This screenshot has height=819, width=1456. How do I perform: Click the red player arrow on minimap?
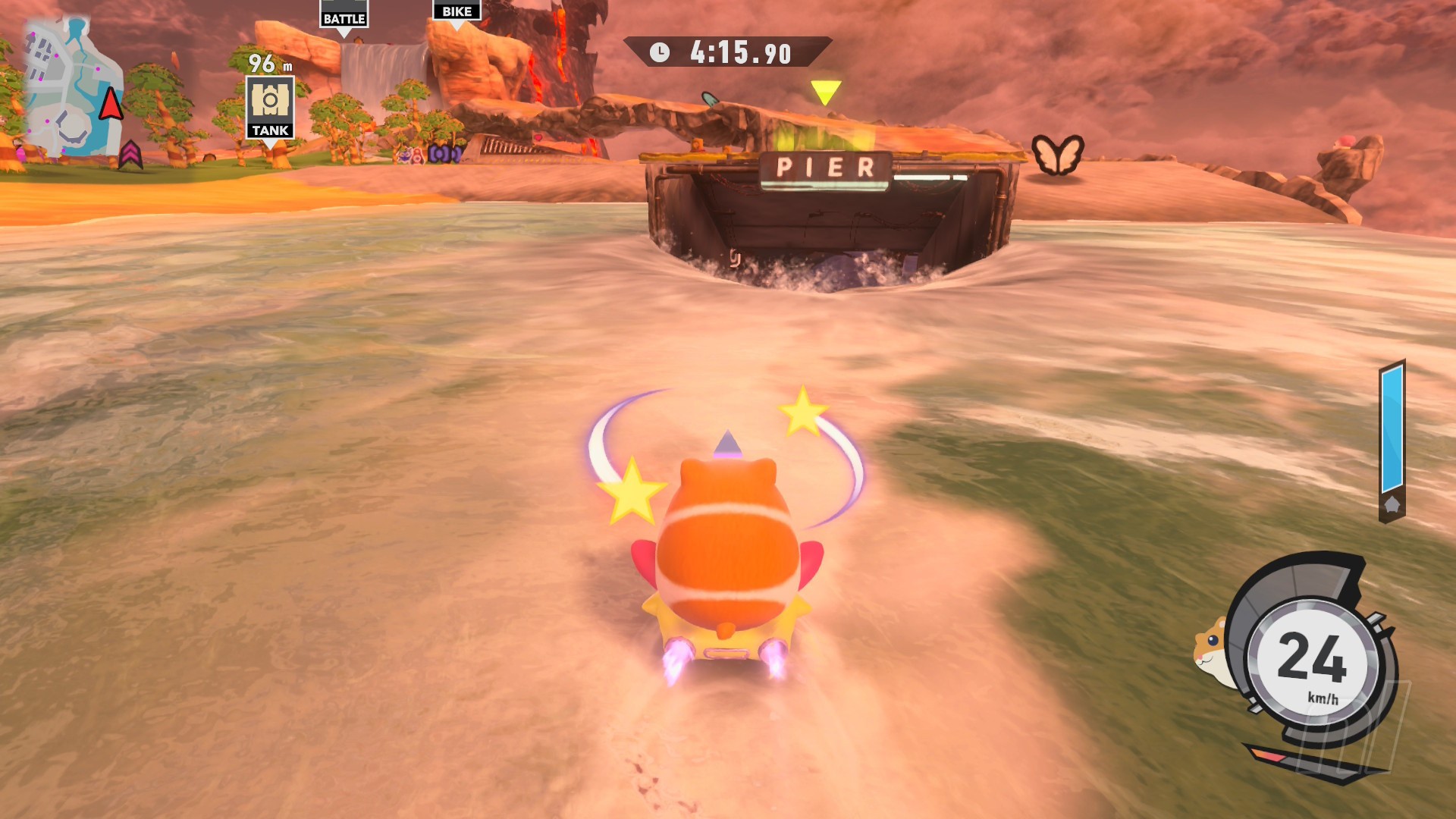coord(111,104)
